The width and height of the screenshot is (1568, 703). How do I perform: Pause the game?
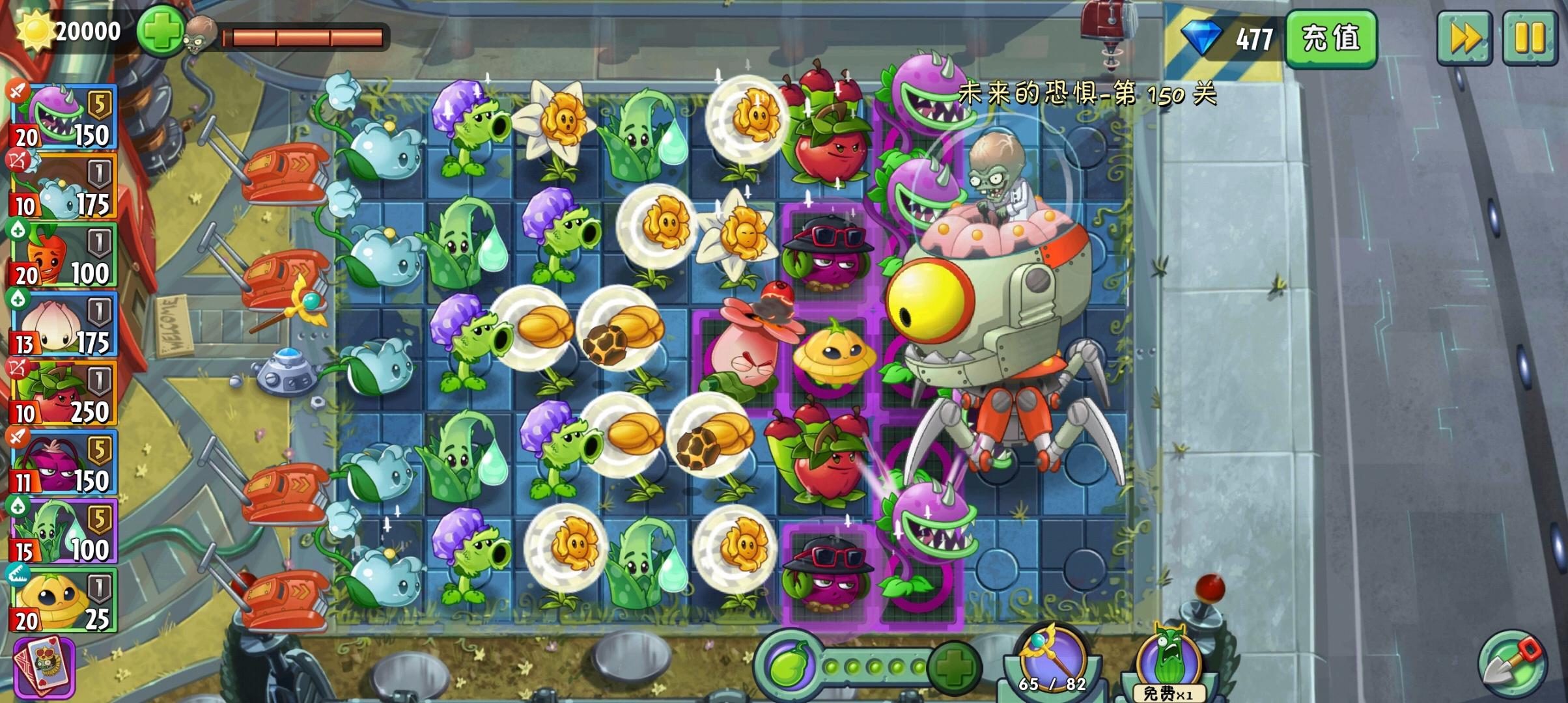coord(1533,39)
